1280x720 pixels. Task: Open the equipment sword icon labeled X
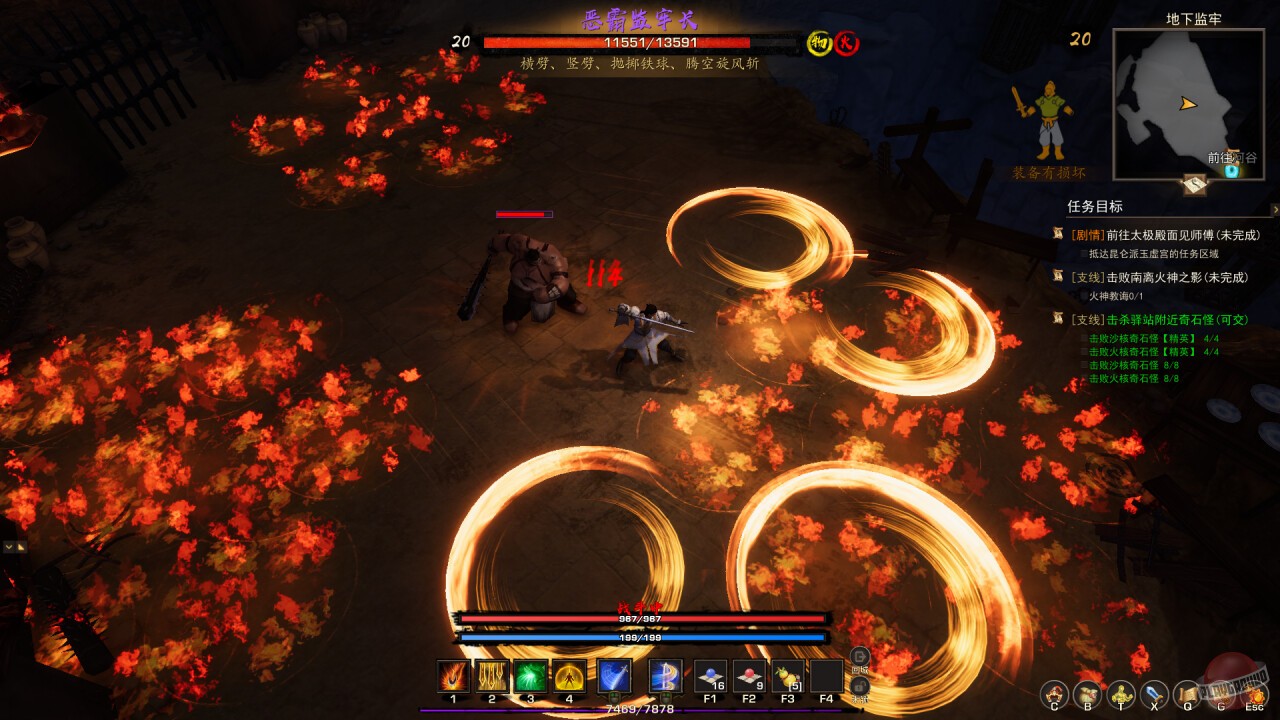coord(1152,694)
